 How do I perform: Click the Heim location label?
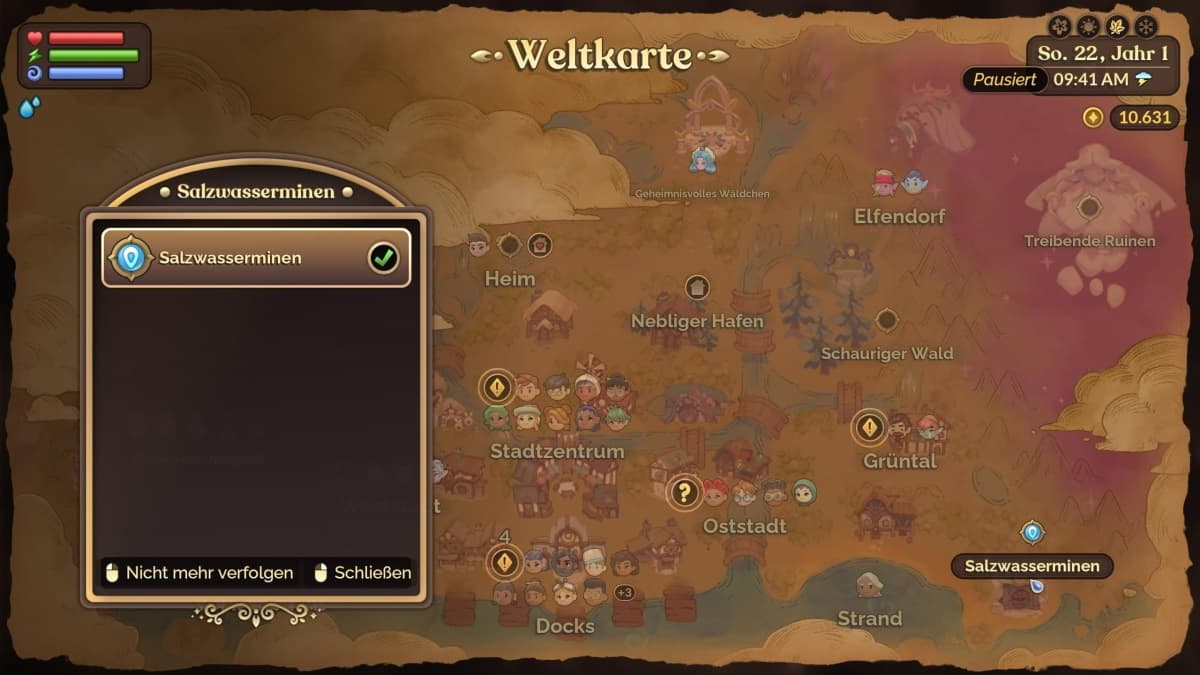[x=510, y=278]
